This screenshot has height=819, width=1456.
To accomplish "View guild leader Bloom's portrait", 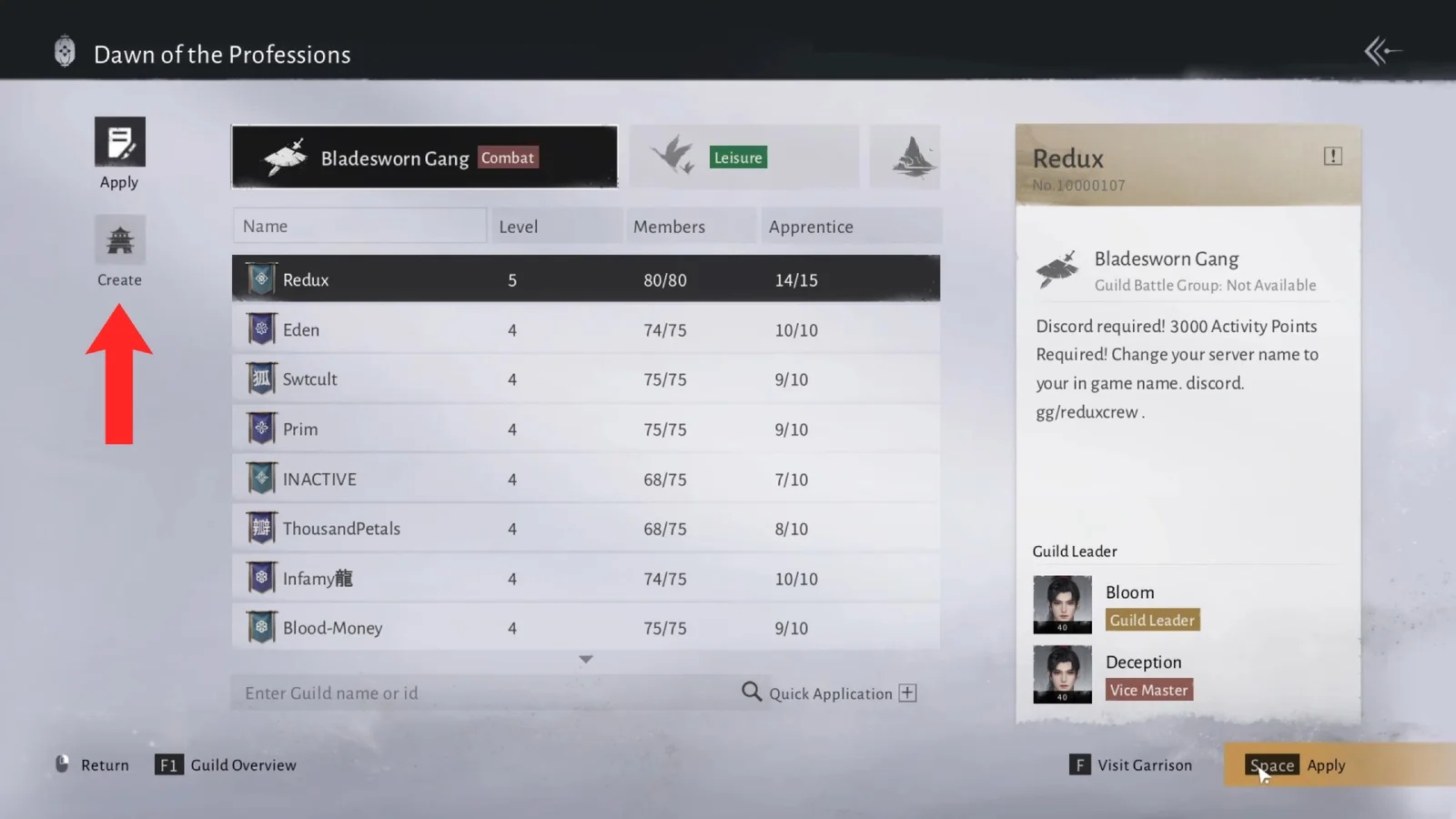I will click(1062, 604).
